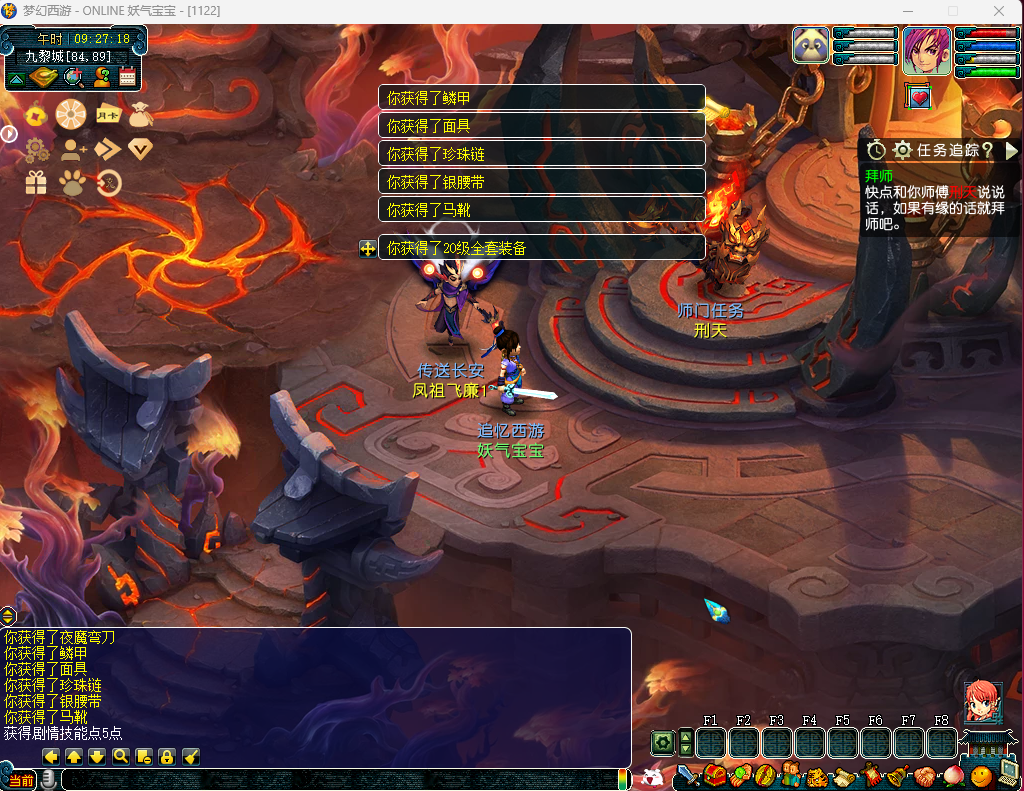Open the world map magnifier icon
This screenshot has width=1024, height=791.
[x=73, y=77]
